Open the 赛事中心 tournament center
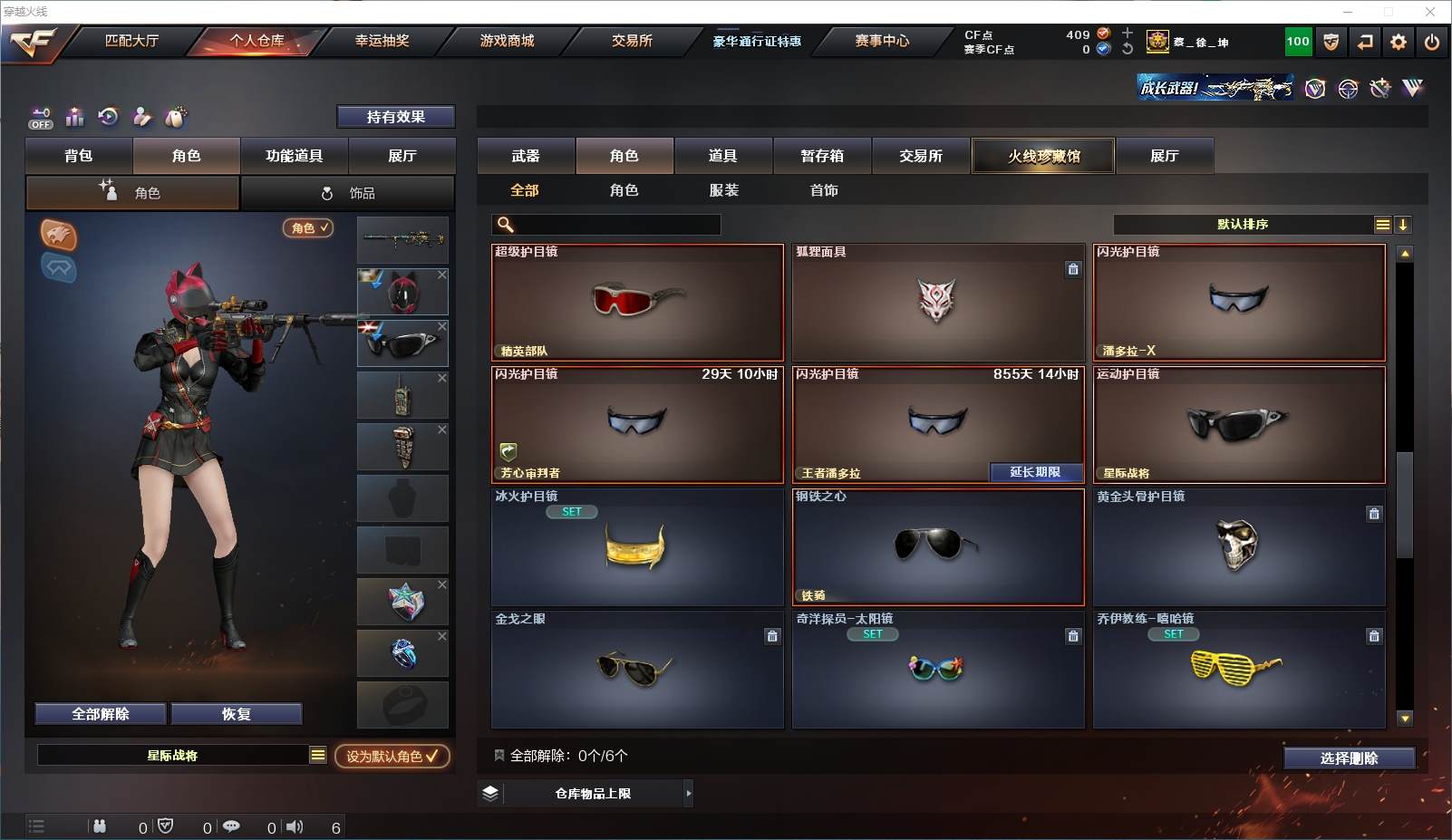 [881, 41]
